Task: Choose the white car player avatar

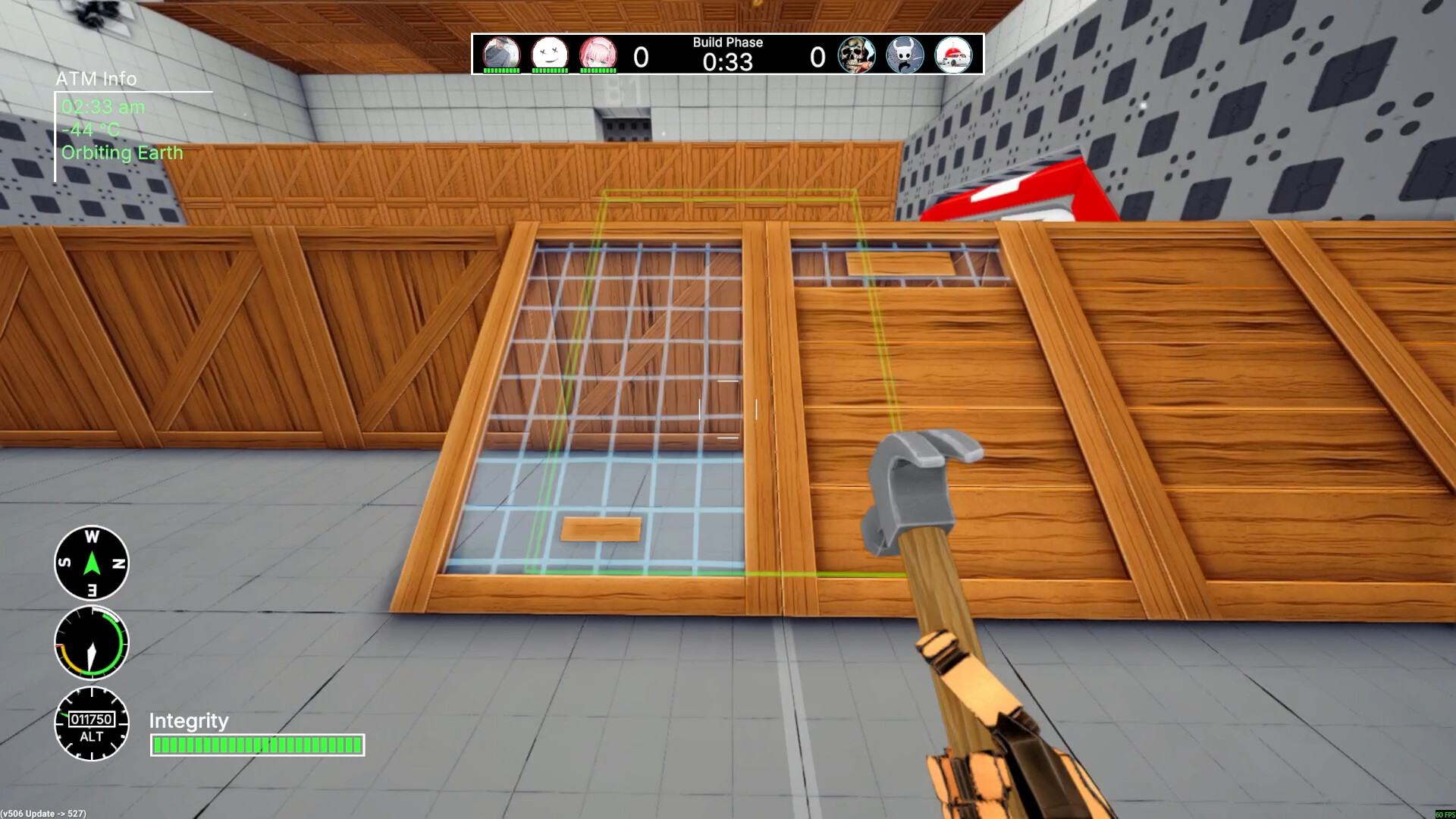Action: (953, 55)
